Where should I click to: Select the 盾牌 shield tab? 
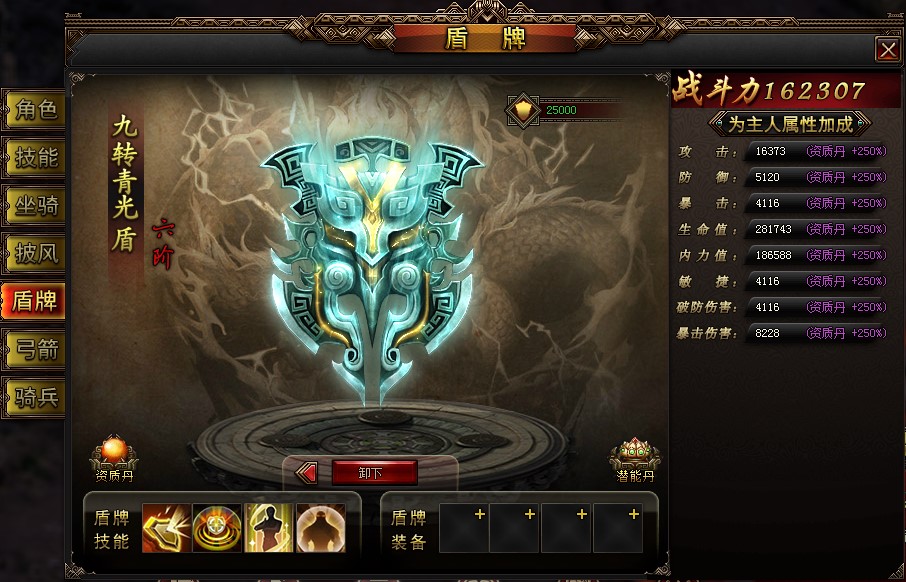point(33,301)
